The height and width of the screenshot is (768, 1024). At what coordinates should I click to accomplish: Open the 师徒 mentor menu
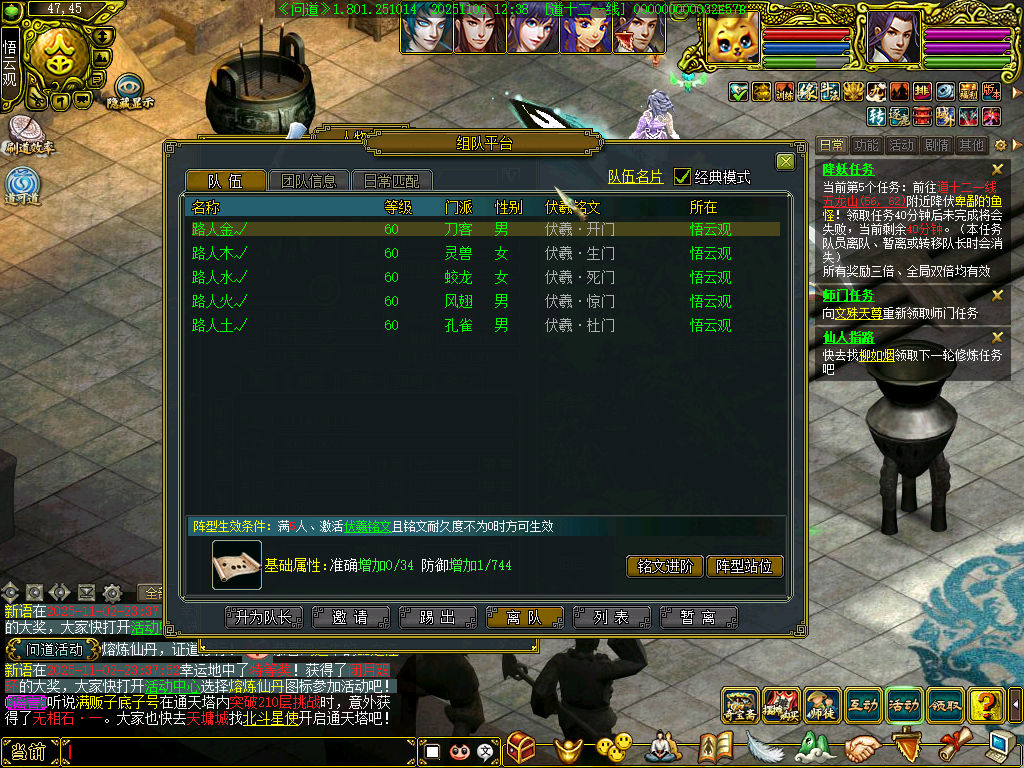click(x=822, y=705)
